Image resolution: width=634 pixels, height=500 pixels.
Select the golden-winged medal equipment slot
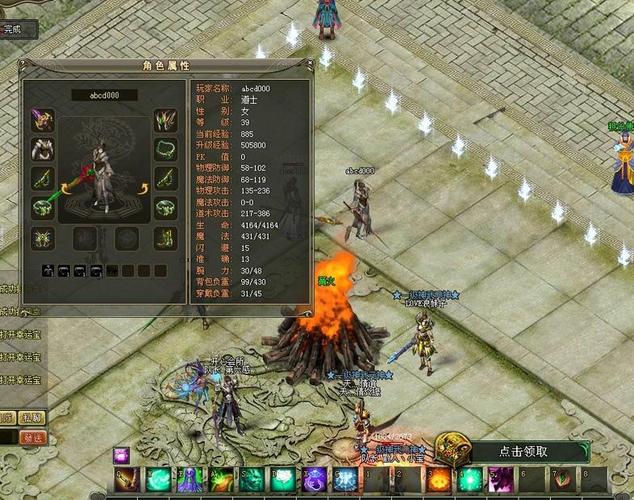(x=43, y=238)
